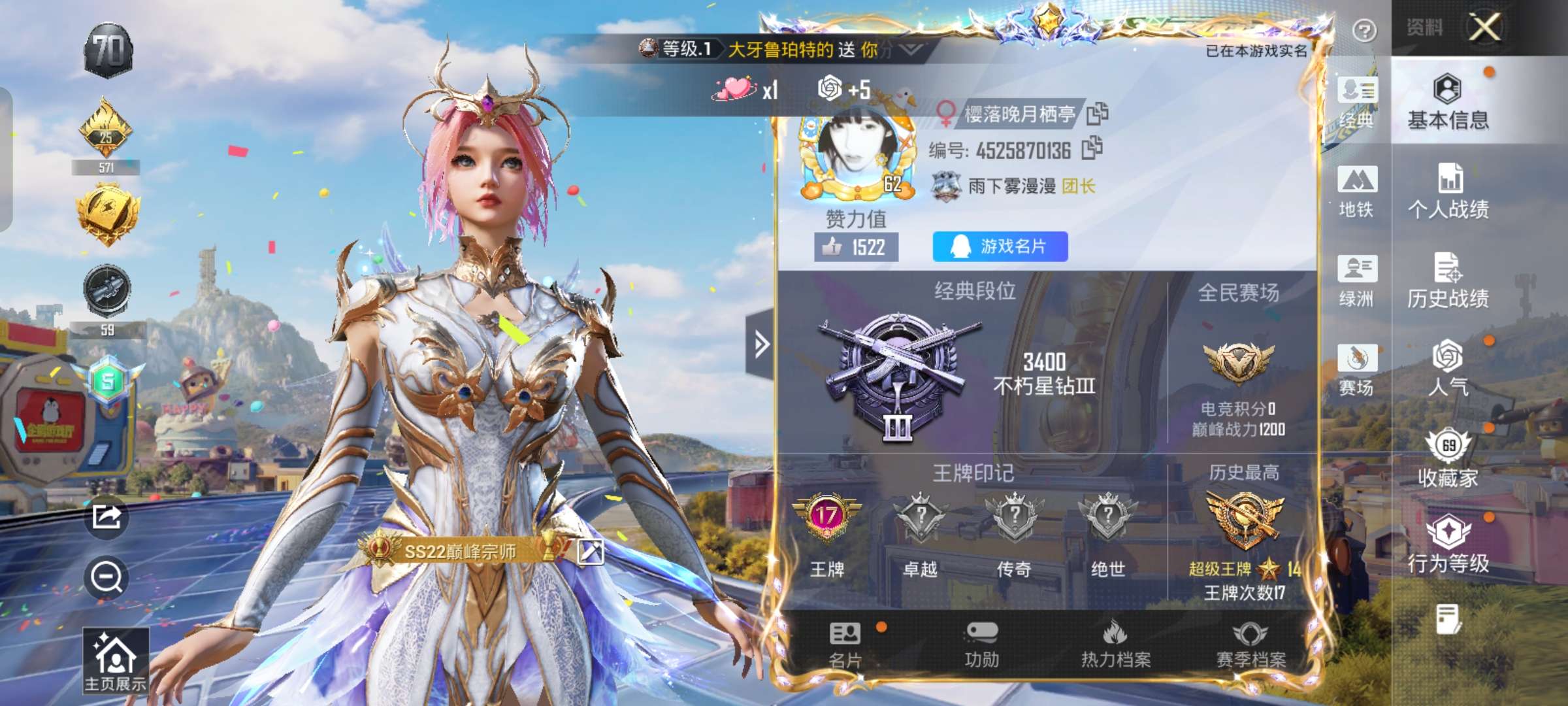Viewport: 1568px width, 706px height.
Task: Click the share arrow icon on the left
Action: point(108,516)
